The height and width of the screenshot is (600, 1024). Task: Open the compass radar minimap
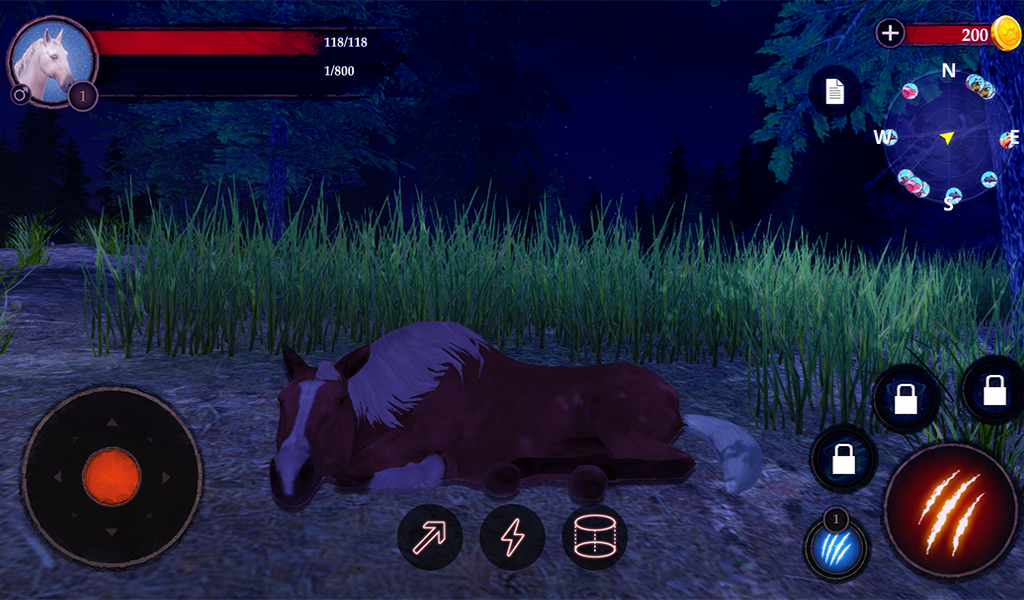tap(947, 138)
